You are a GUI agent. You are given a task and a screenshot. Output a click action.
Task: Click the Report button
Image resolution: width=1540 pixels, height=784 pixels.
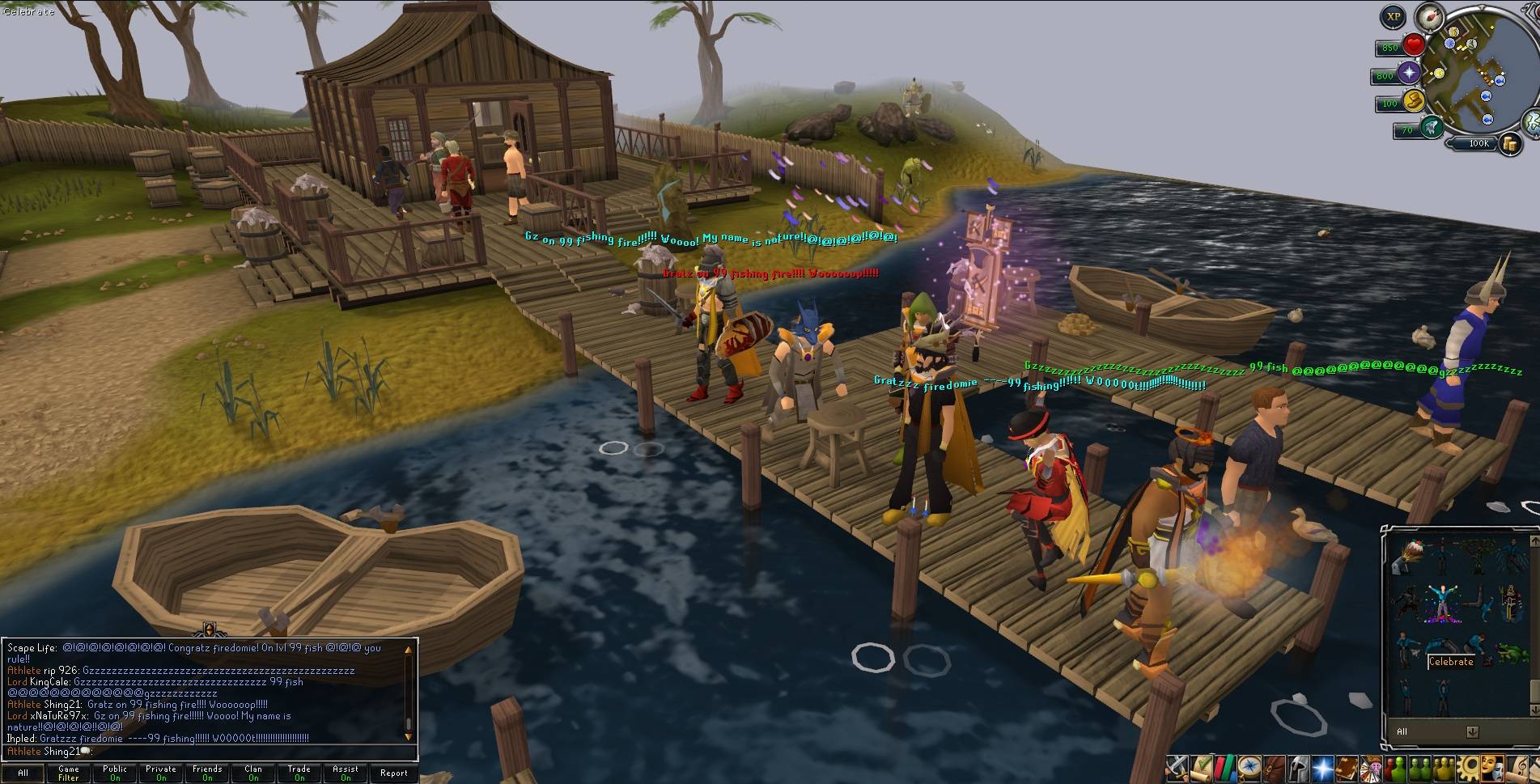394,773
